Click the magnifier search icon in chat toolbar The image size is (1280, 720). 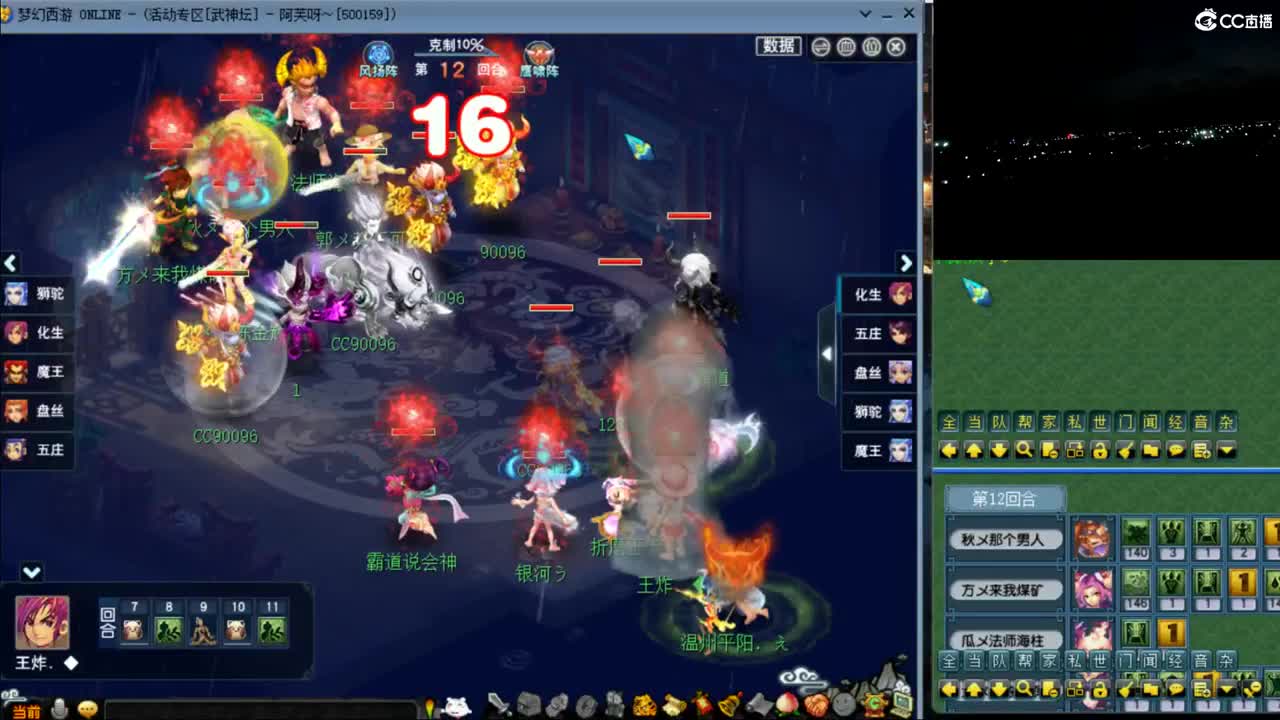pyautogui.click(x=1024, y=451)
